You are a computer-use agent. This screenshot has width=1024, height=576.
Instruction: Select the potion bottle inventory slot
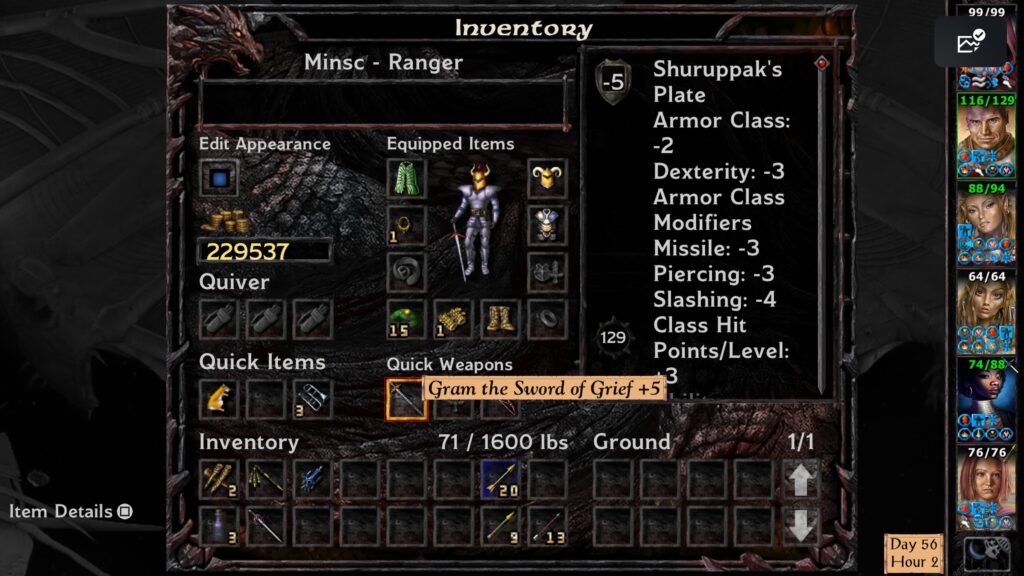click(x=218, y=525)
